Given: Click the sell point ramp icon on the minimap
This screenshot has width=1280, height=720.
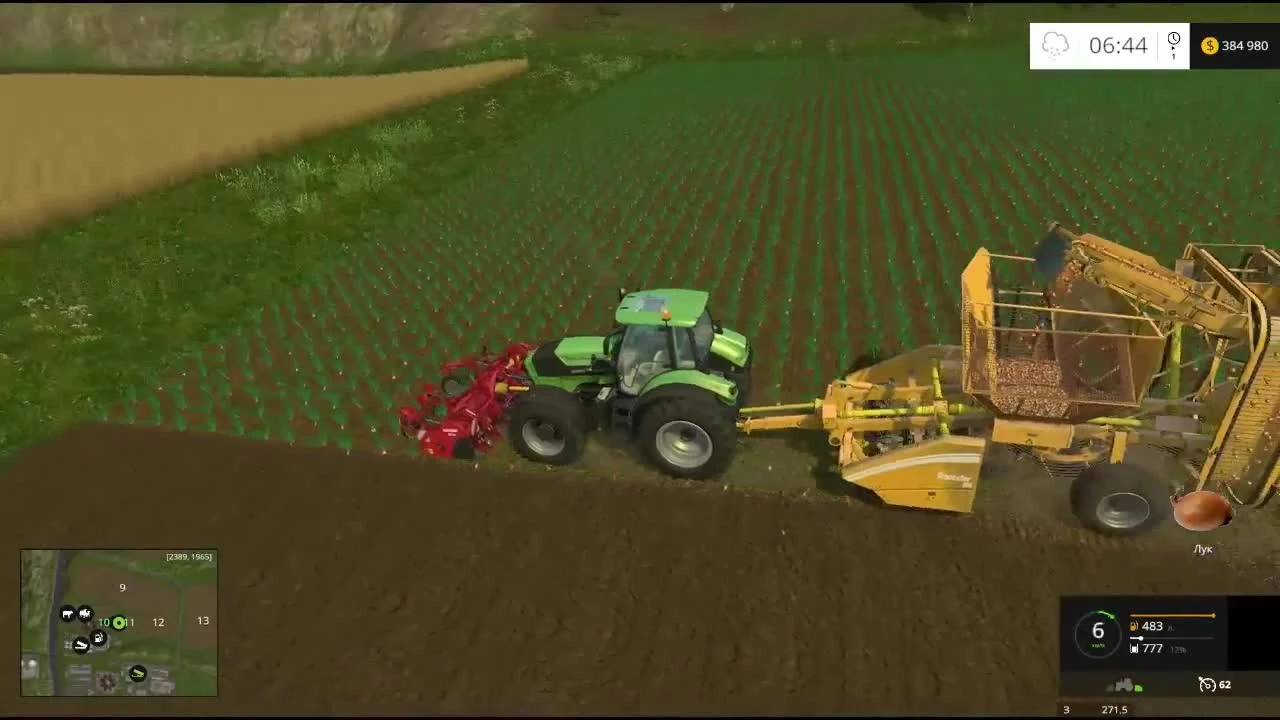Looking at the screenshot, I should point(81,645).
